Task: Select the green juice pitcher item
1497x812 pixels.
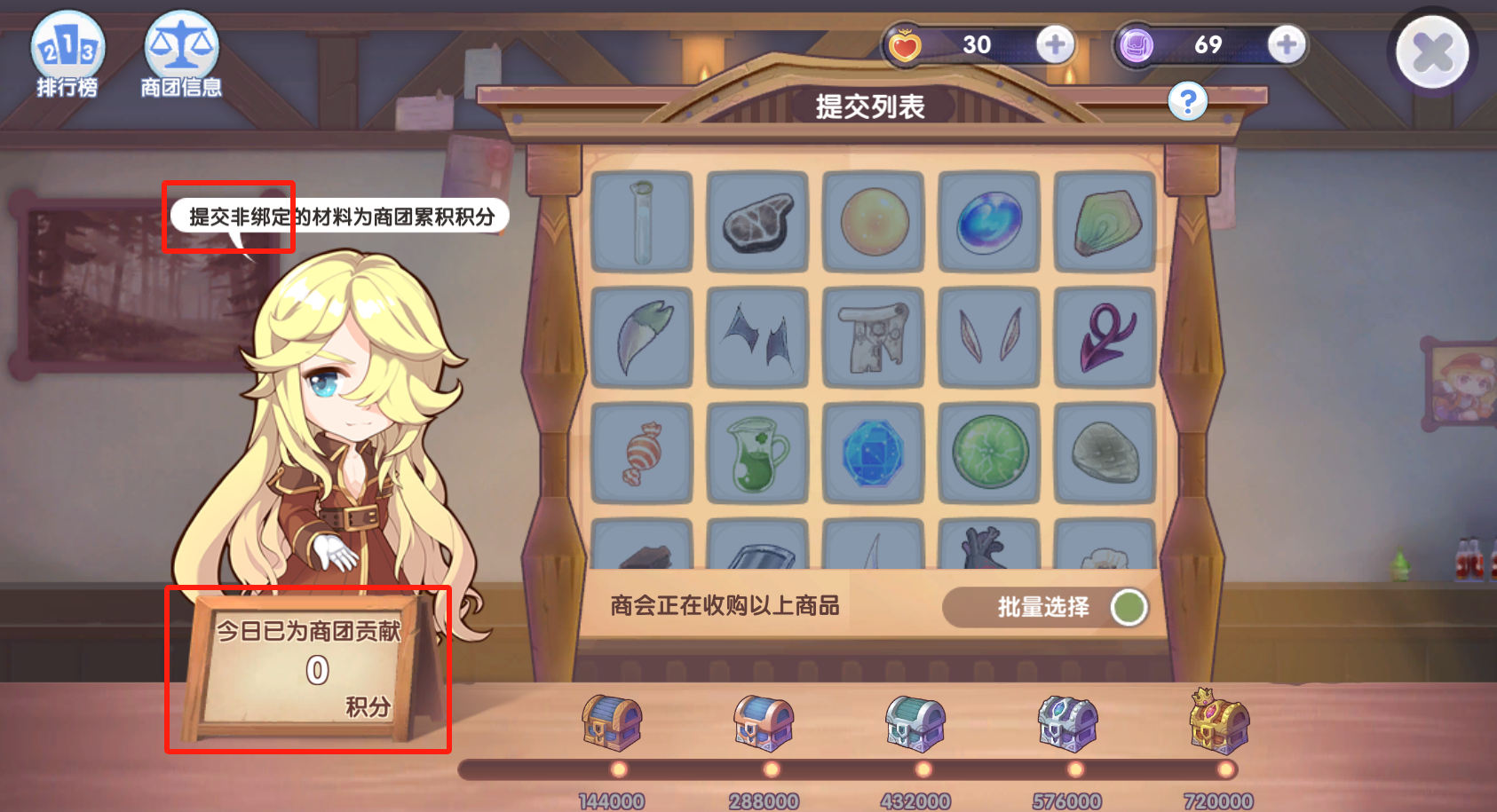Action: click(x=757, y=455)
